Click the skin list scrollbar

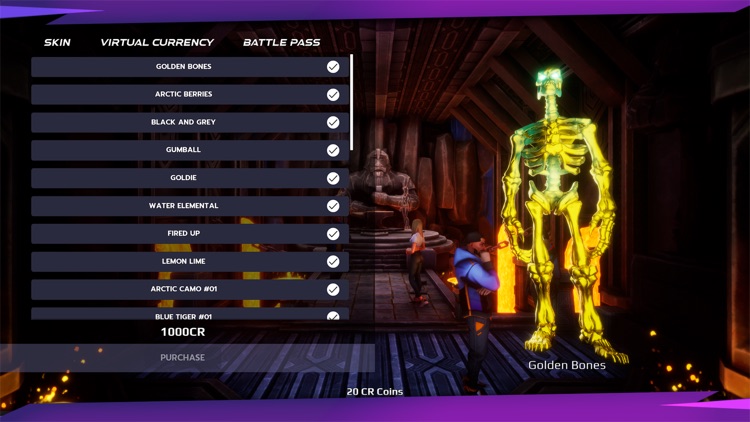point(352,102)
